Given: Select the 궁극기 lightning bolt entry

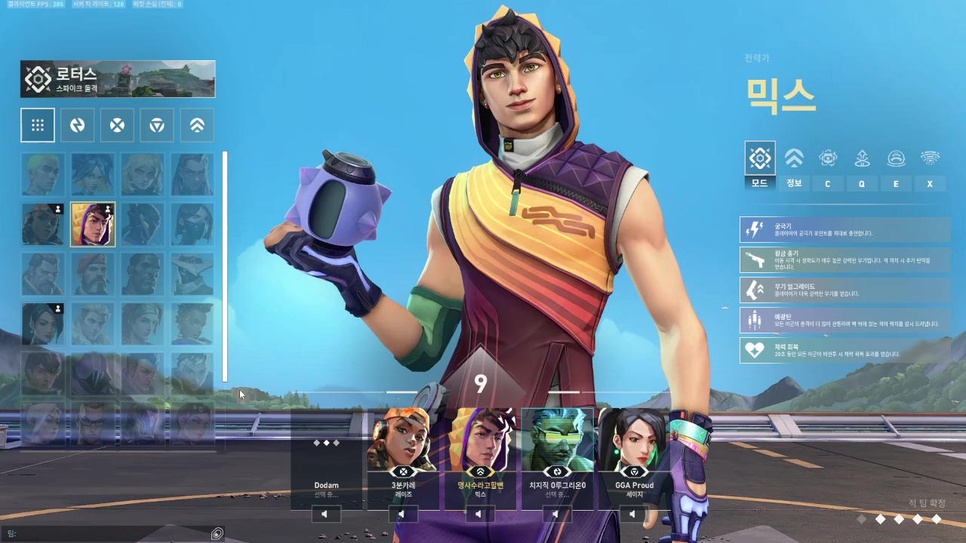Looking at the screenshot, I should coord(845,230).
